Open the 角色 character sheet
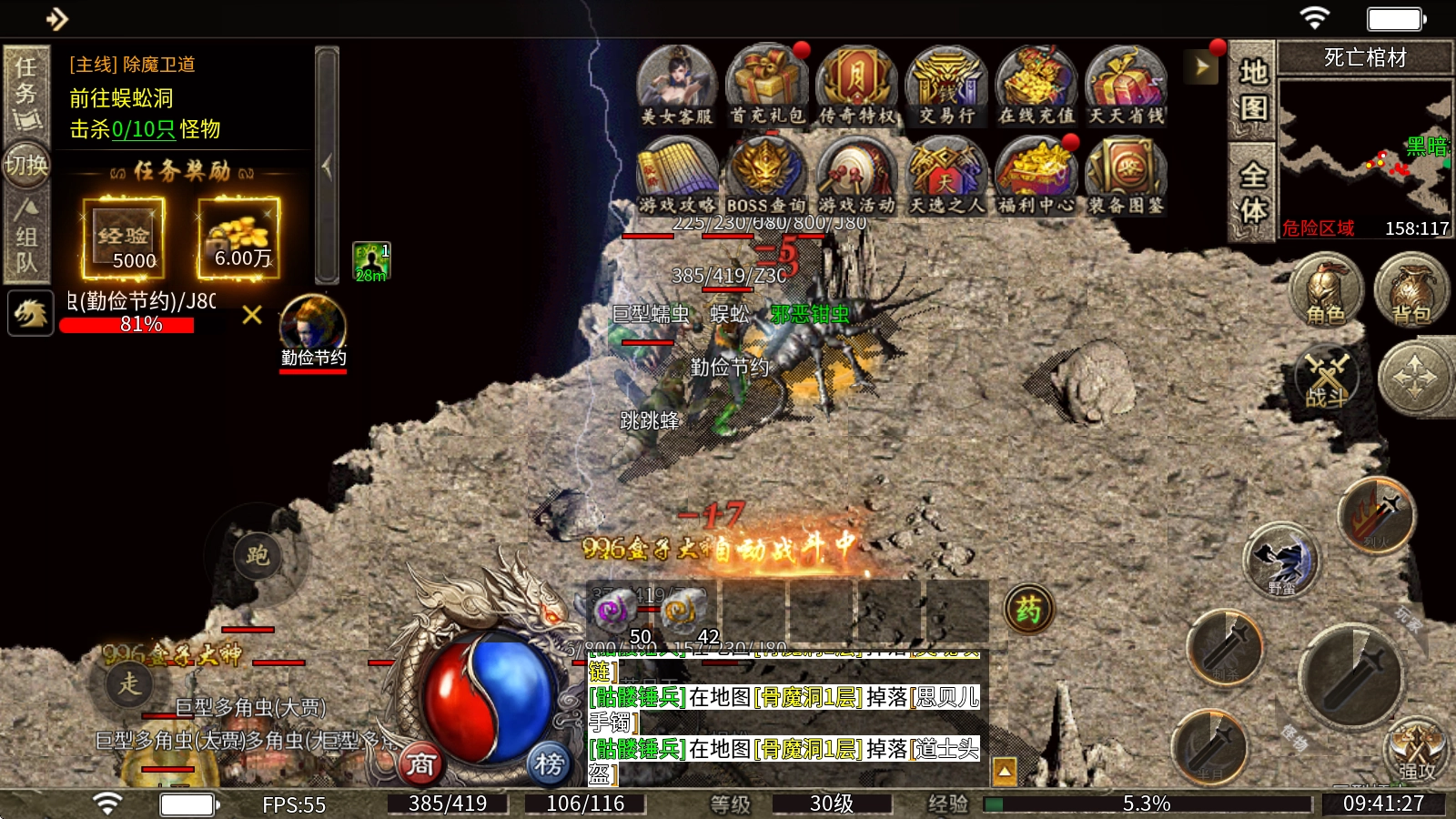 pos(1326,290)
